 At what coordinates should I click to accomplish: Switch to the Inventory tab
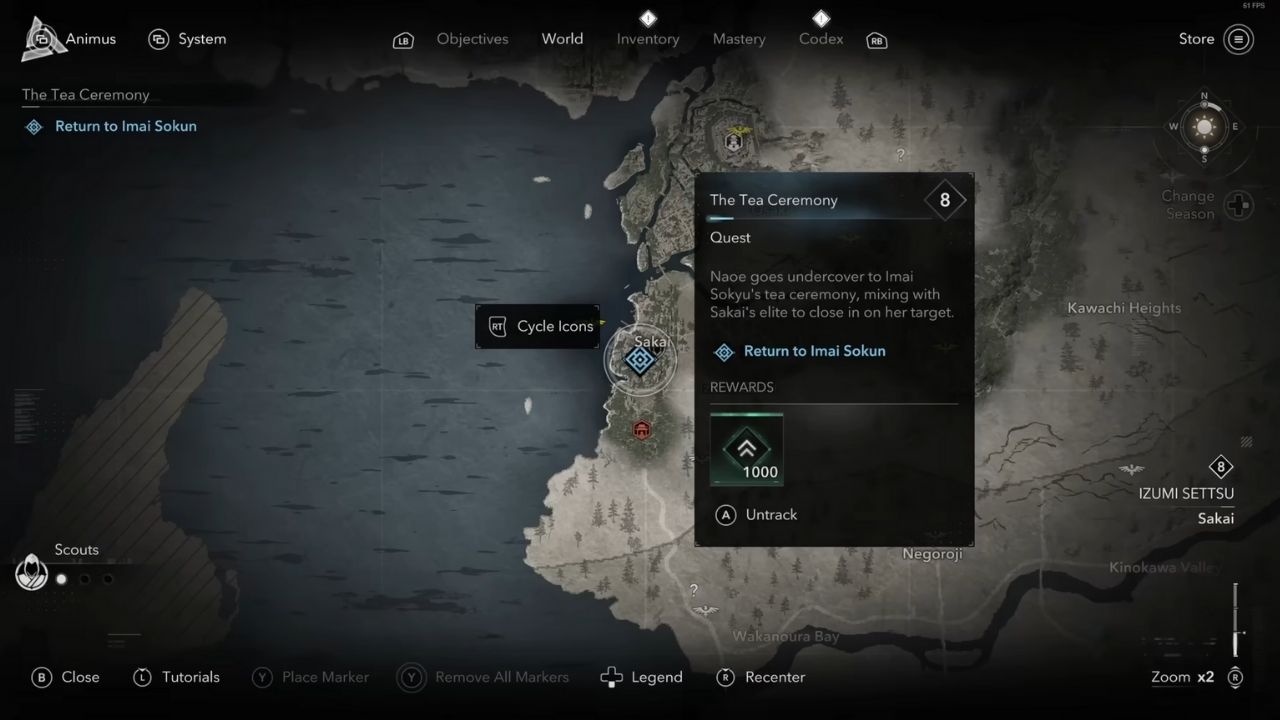647,39
